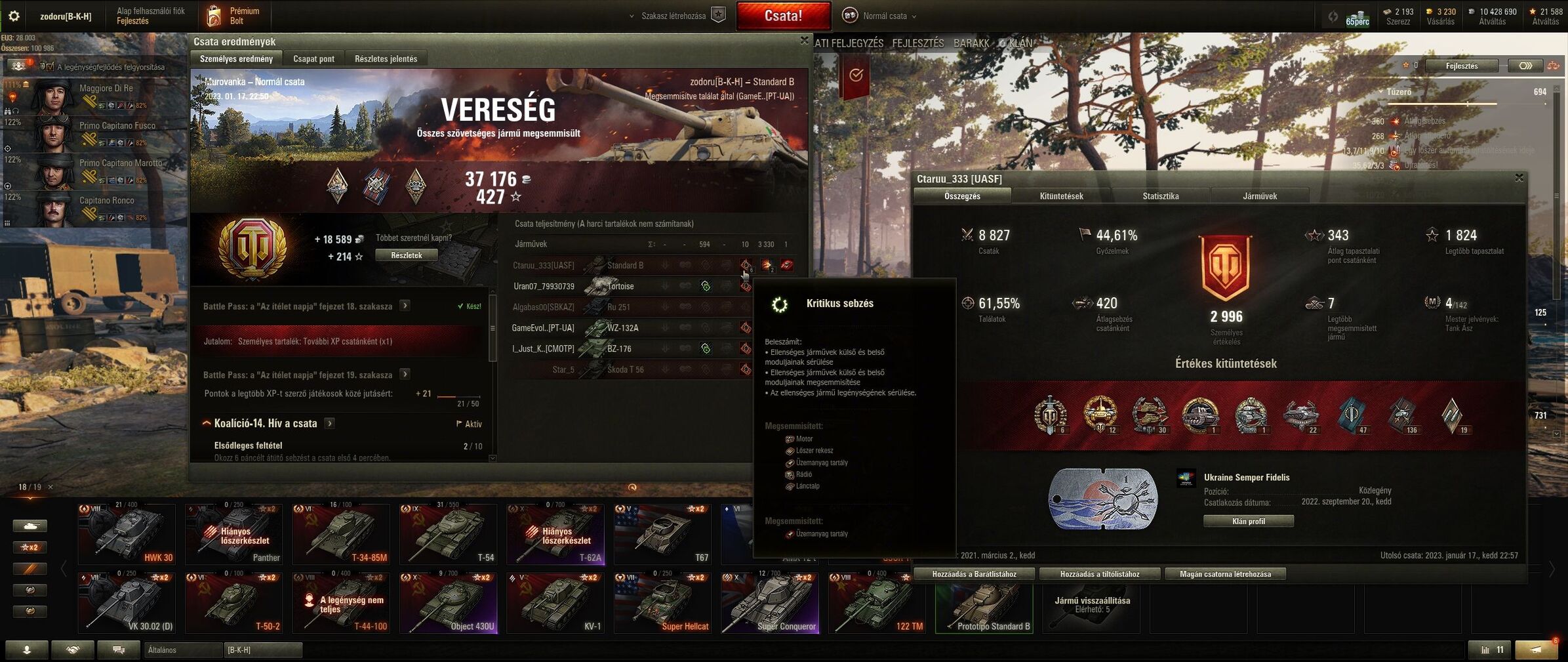The height and width of the screenshot is (662, 1568).
Task: Open the Általános chat channel tab
Action: coord(183,650)
